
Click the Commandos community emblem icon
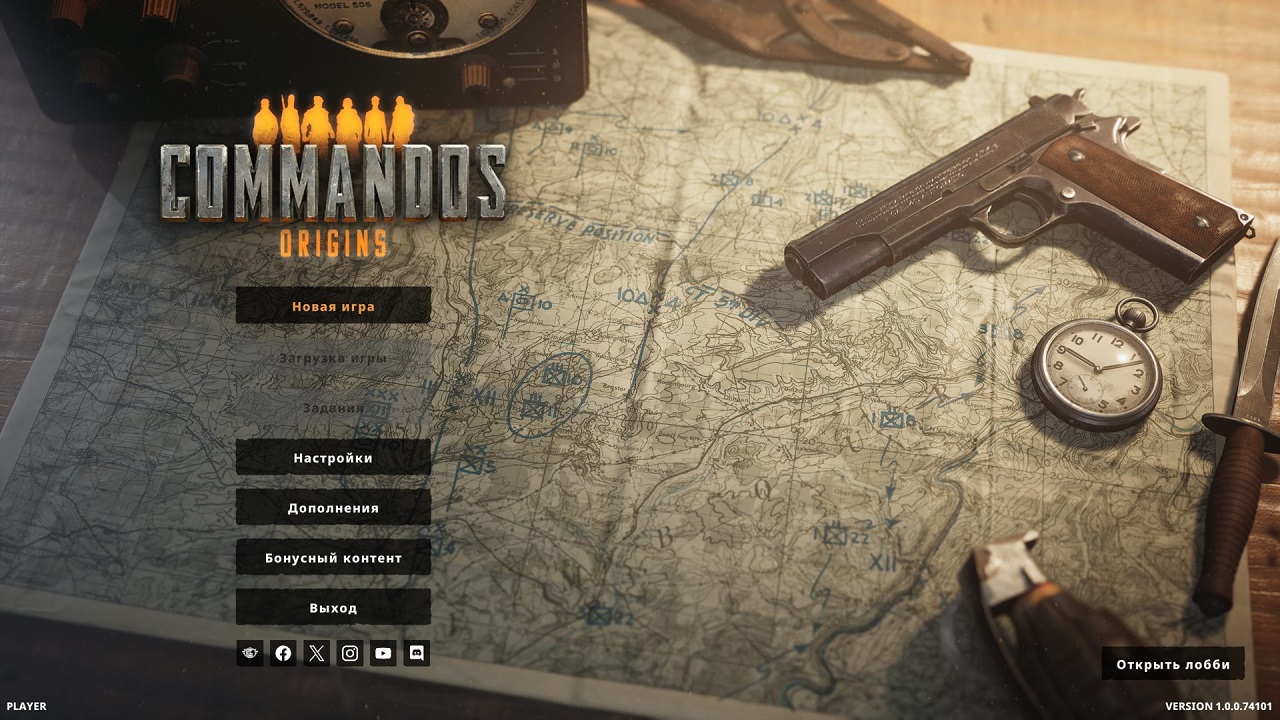249,653
